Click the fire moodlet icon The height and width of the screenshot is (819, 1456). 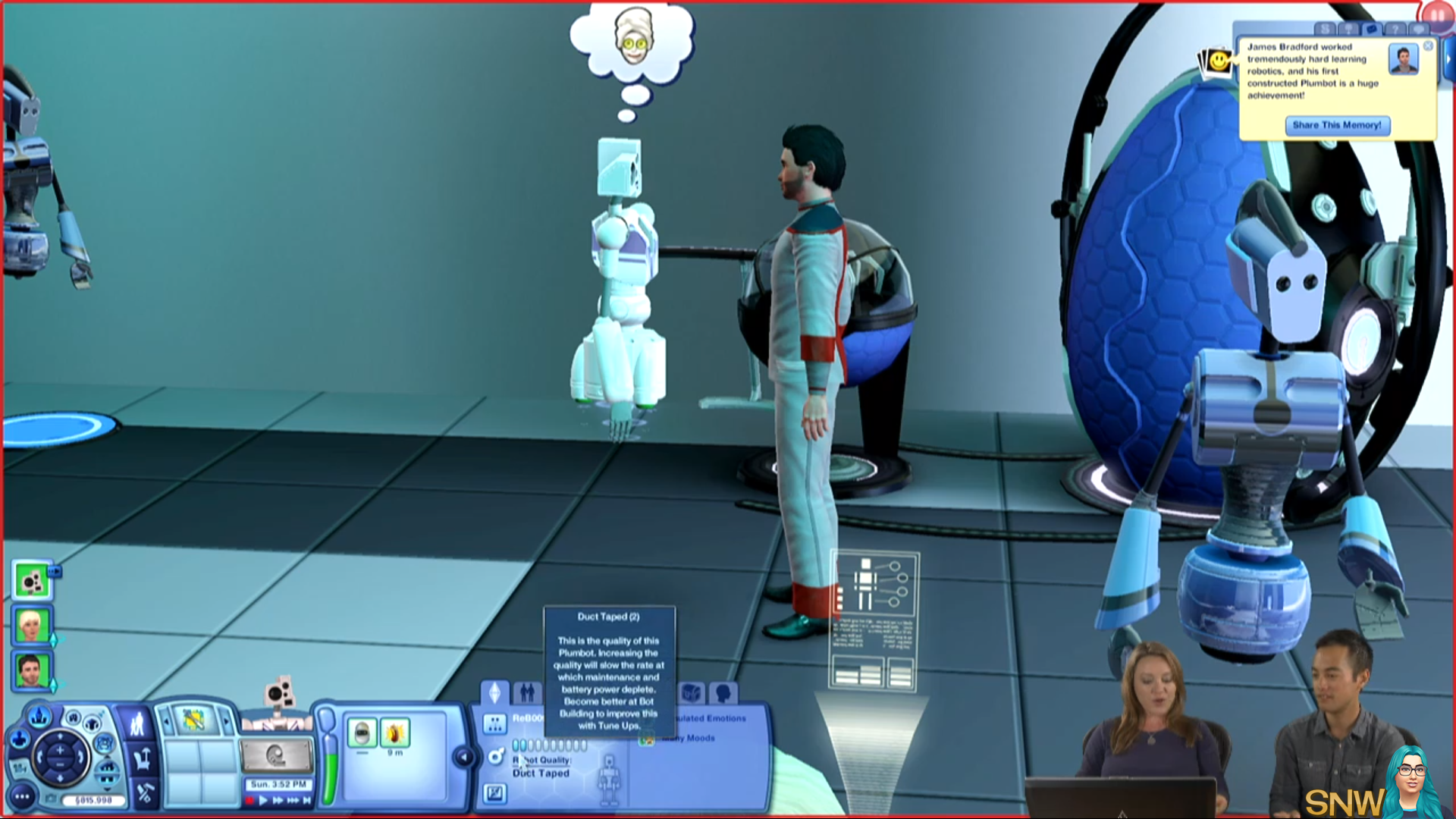(x=394, y=733)
